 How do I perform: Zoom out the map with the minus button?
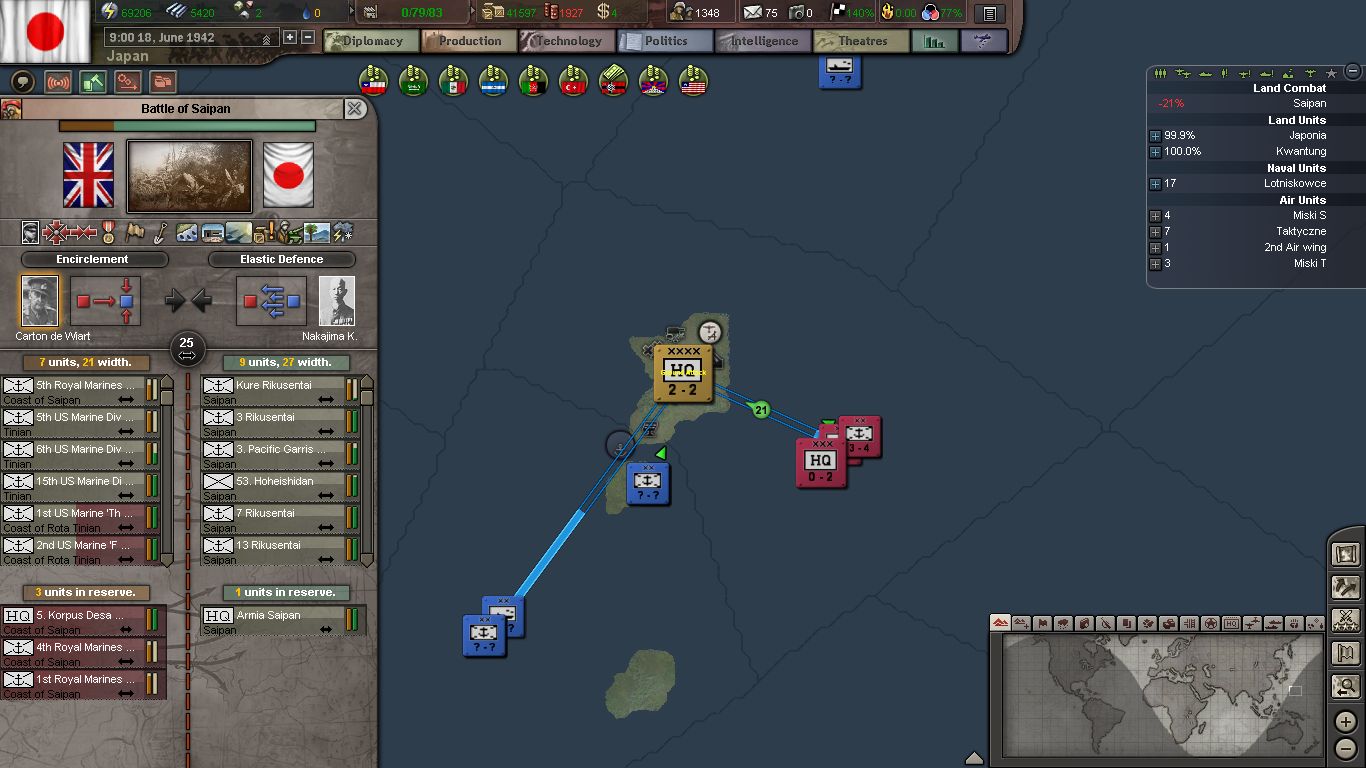tap(1346, 747)
